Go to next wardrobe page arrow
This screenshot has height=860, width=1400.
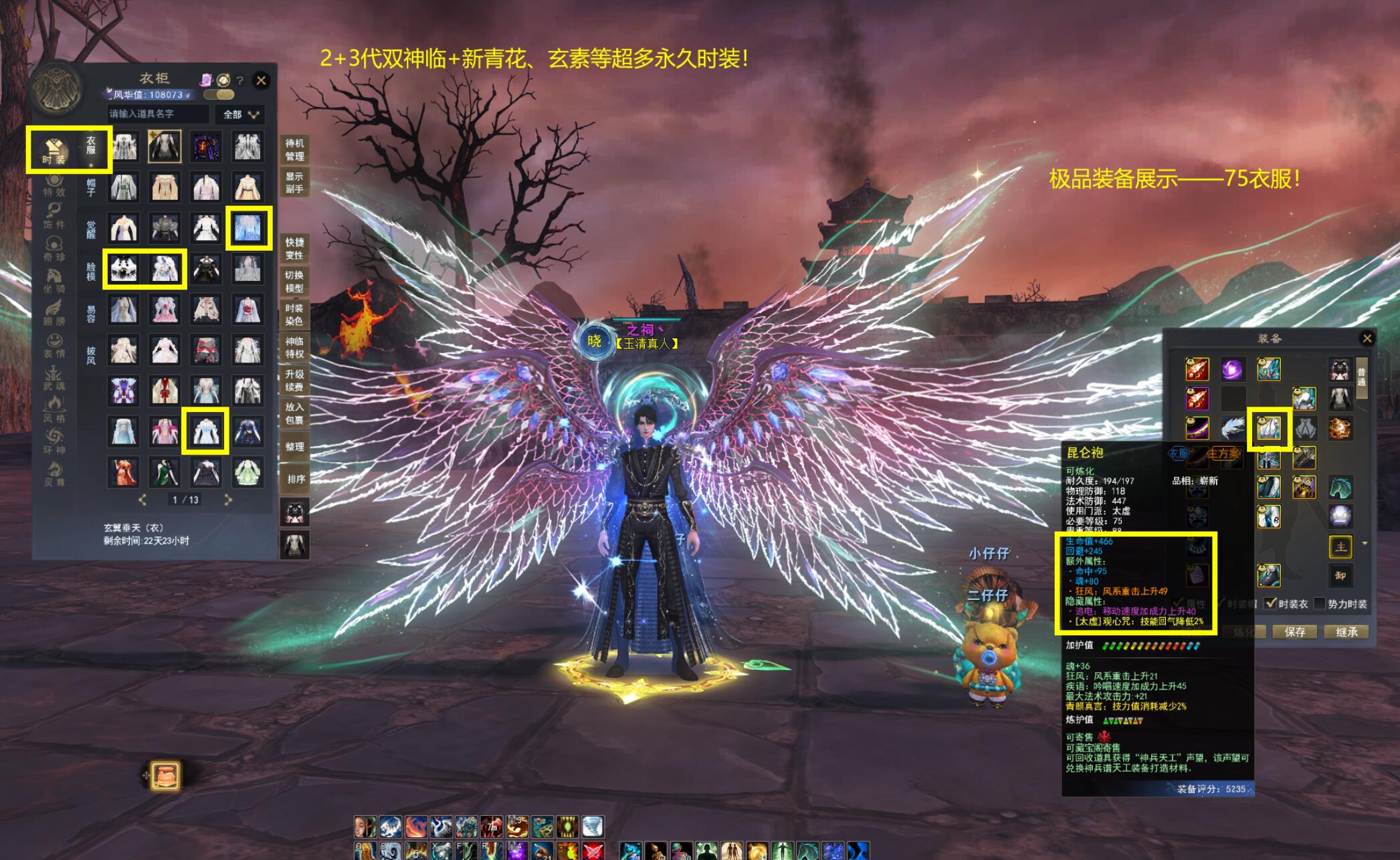(x=228, y=500)
